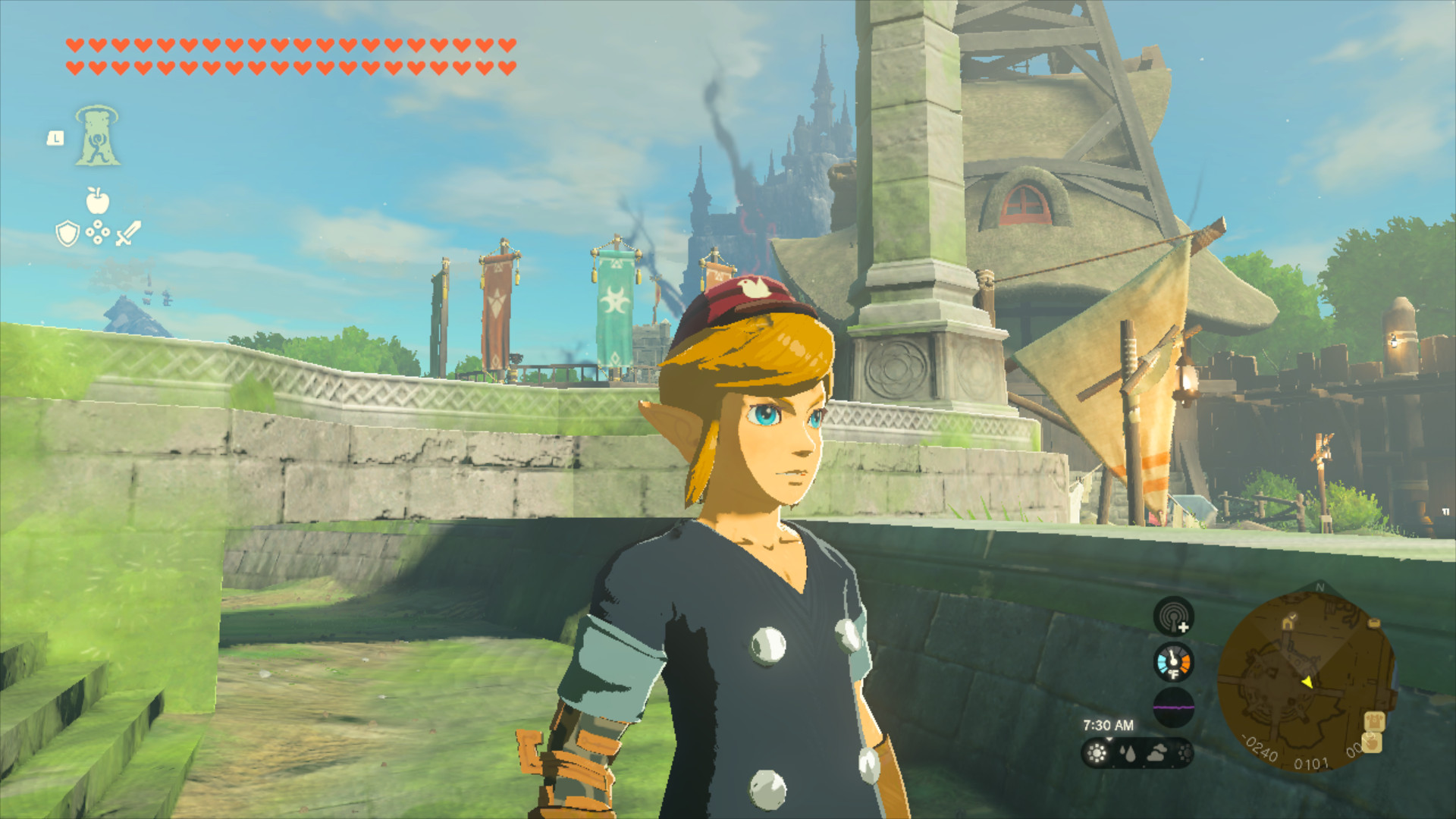This screenshot has width=1456, height=819.
Task: Toggle the purple stealth noise meter
Action: click(1174, 707)
